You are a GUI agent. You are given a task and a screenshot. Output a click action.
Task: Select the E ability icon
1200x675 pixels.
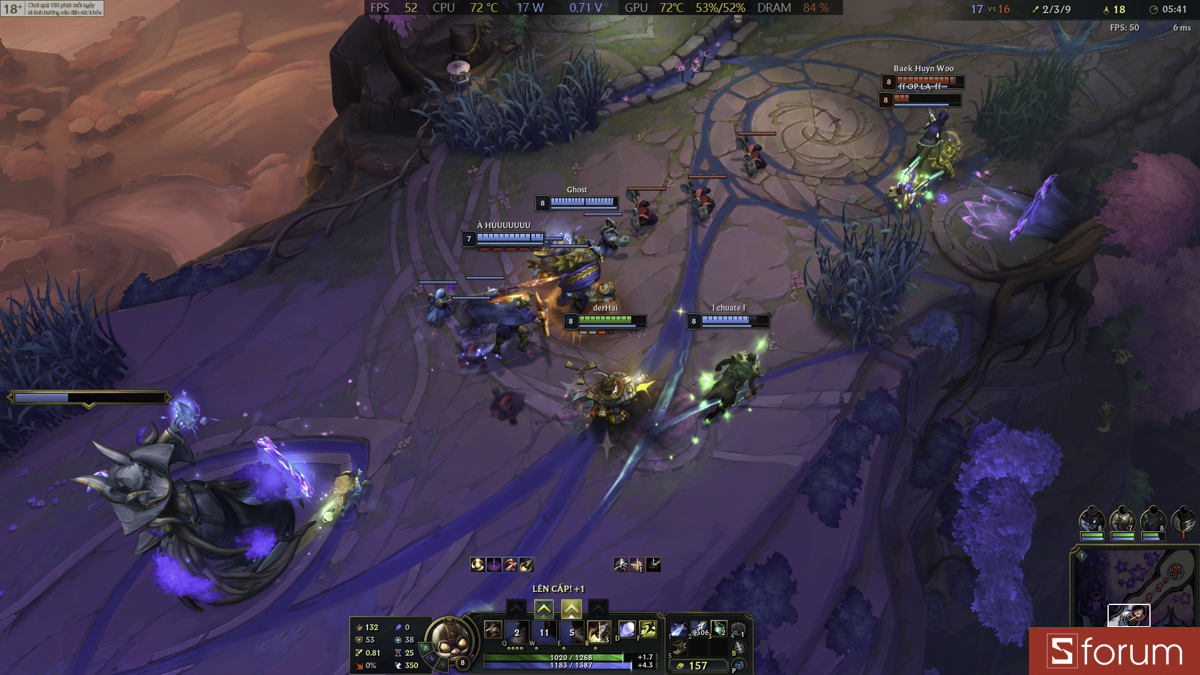pyautogui.click(x=572, y=631)
